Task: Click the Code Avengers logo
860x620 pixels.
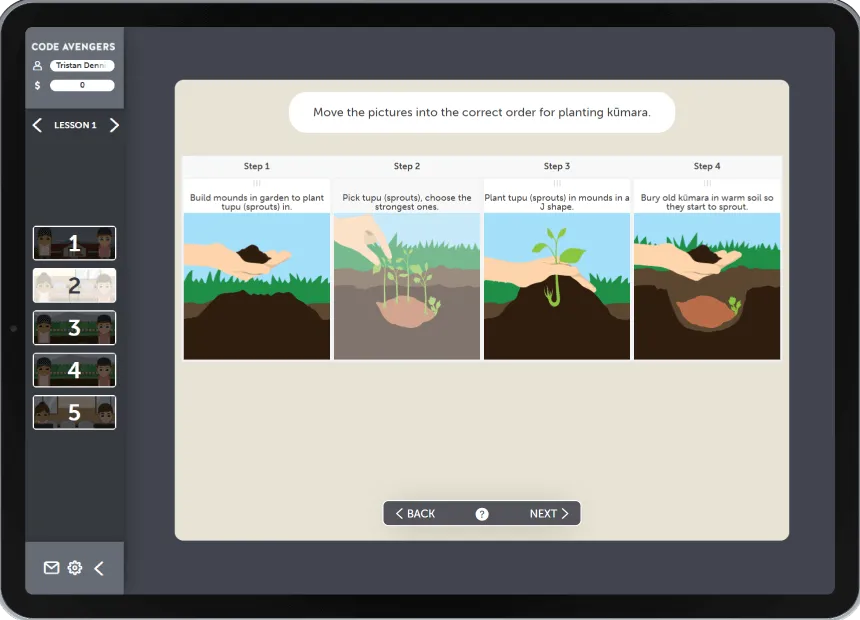Action: tap(73, 47)
